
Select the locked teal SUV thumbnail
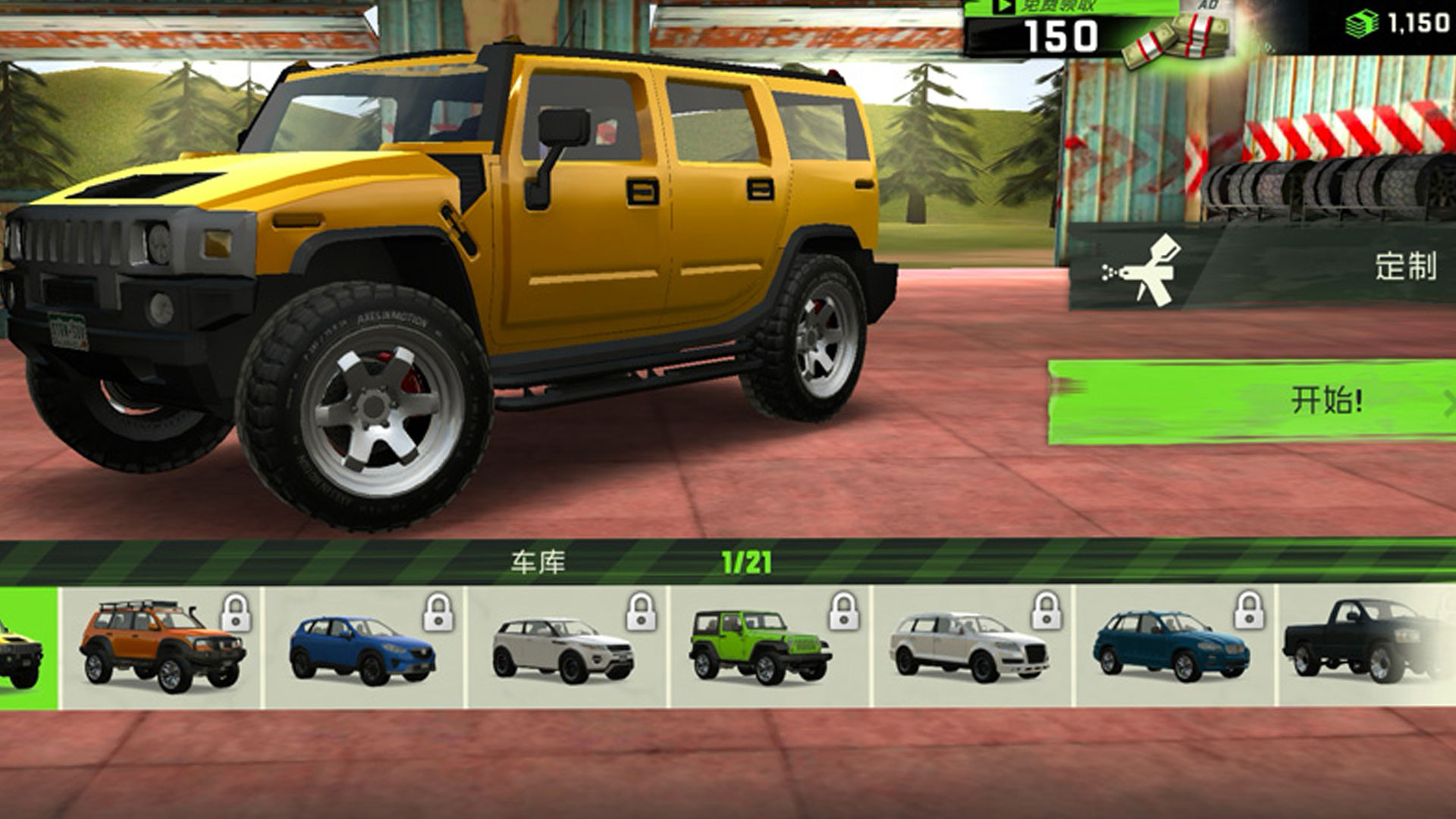[x=1175, y=647]
